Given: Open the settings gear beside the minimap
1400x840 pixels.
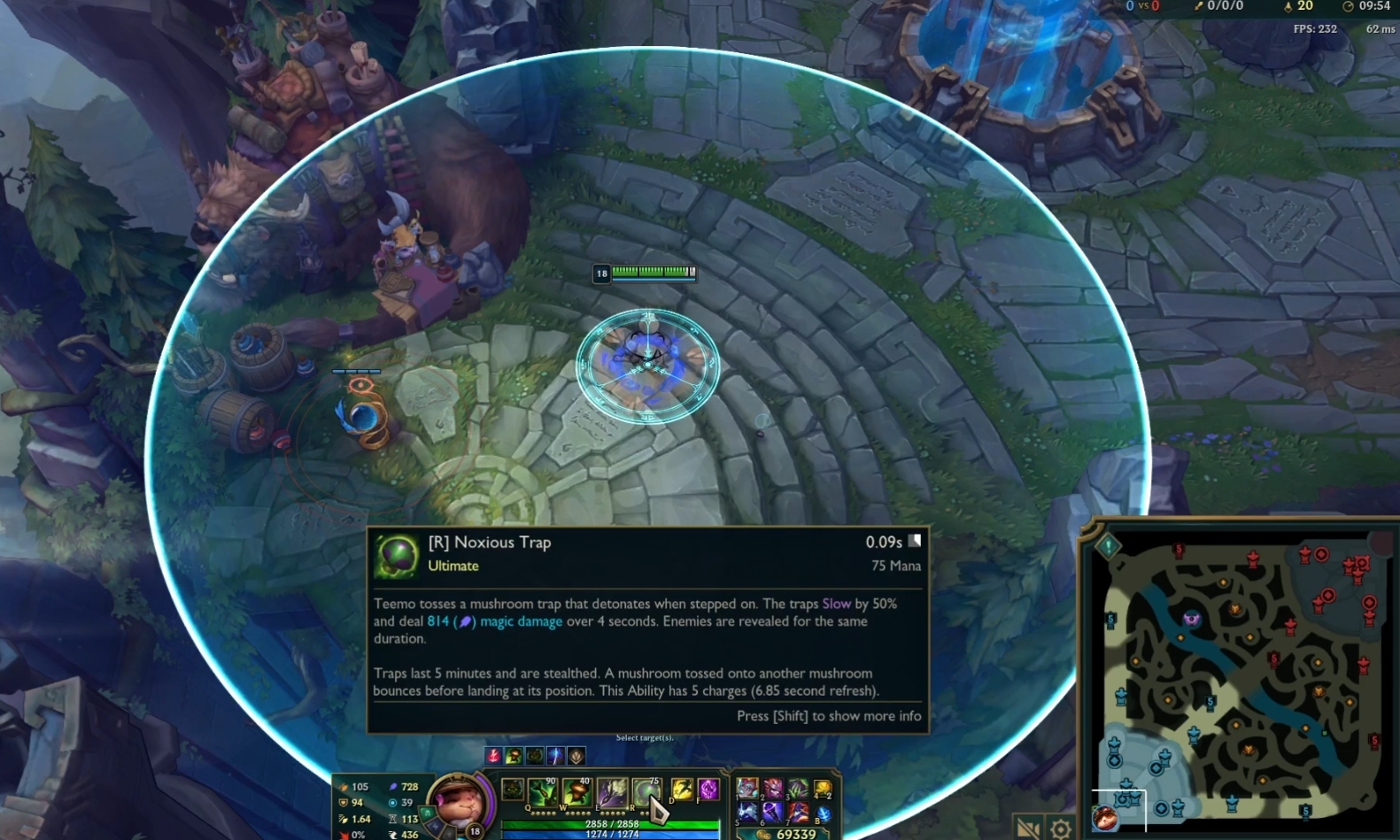Looking at the screenshot, I should 1060,826.
